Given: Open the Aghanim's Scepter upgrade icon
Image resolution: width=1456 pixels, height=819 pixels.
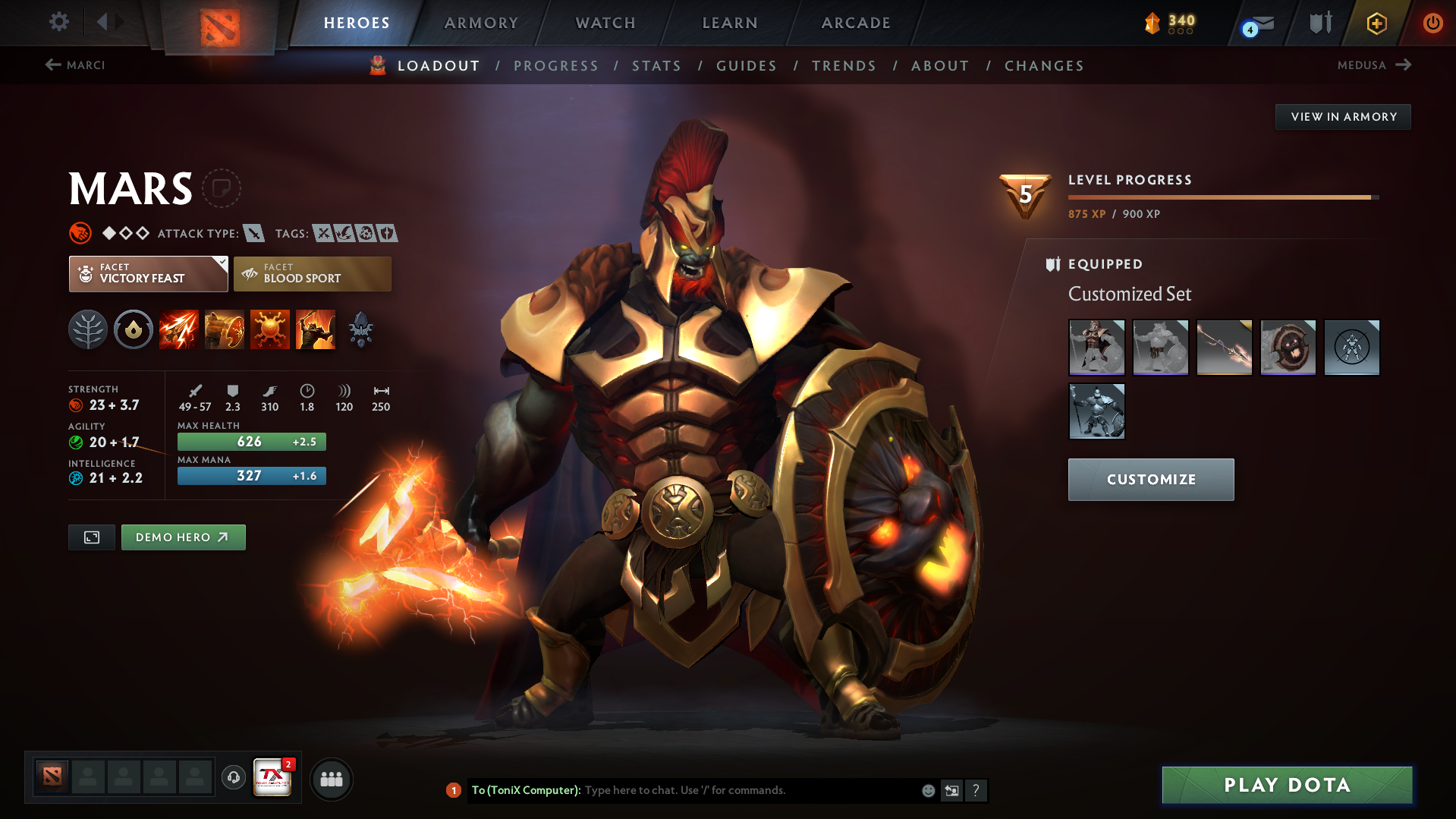Looking at the screenshot, I should [x=360, y=329].
